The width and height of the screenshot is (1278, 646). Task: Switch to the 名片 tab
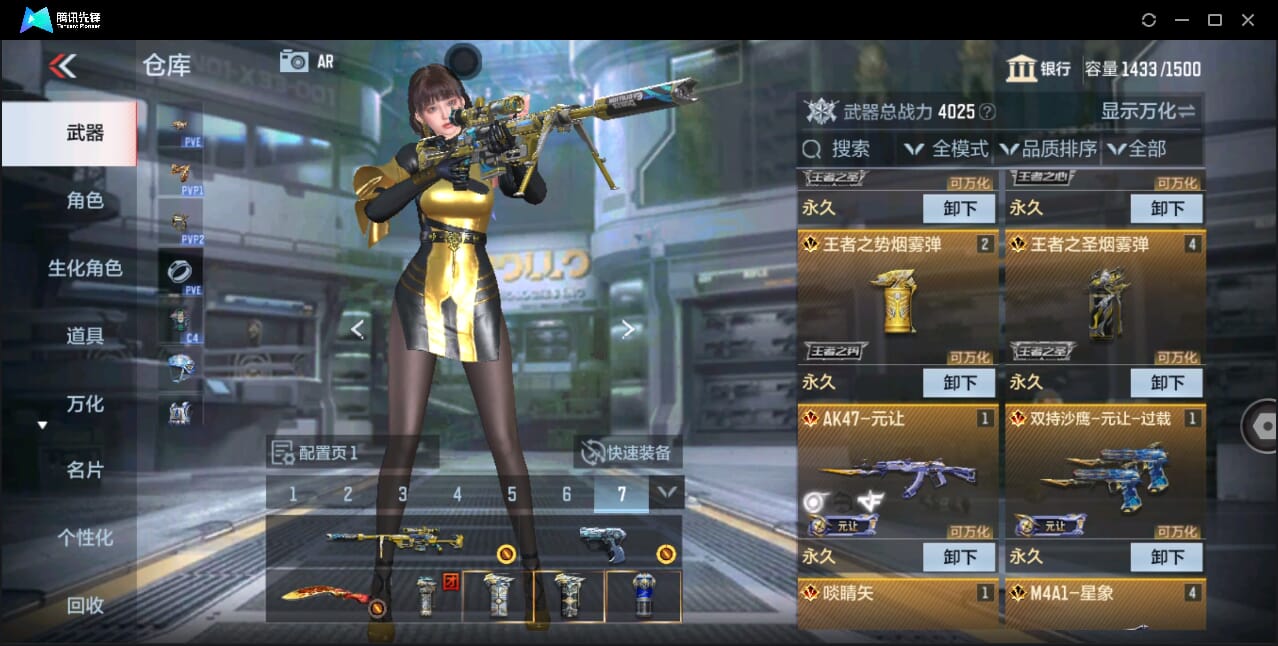[85, 470]
